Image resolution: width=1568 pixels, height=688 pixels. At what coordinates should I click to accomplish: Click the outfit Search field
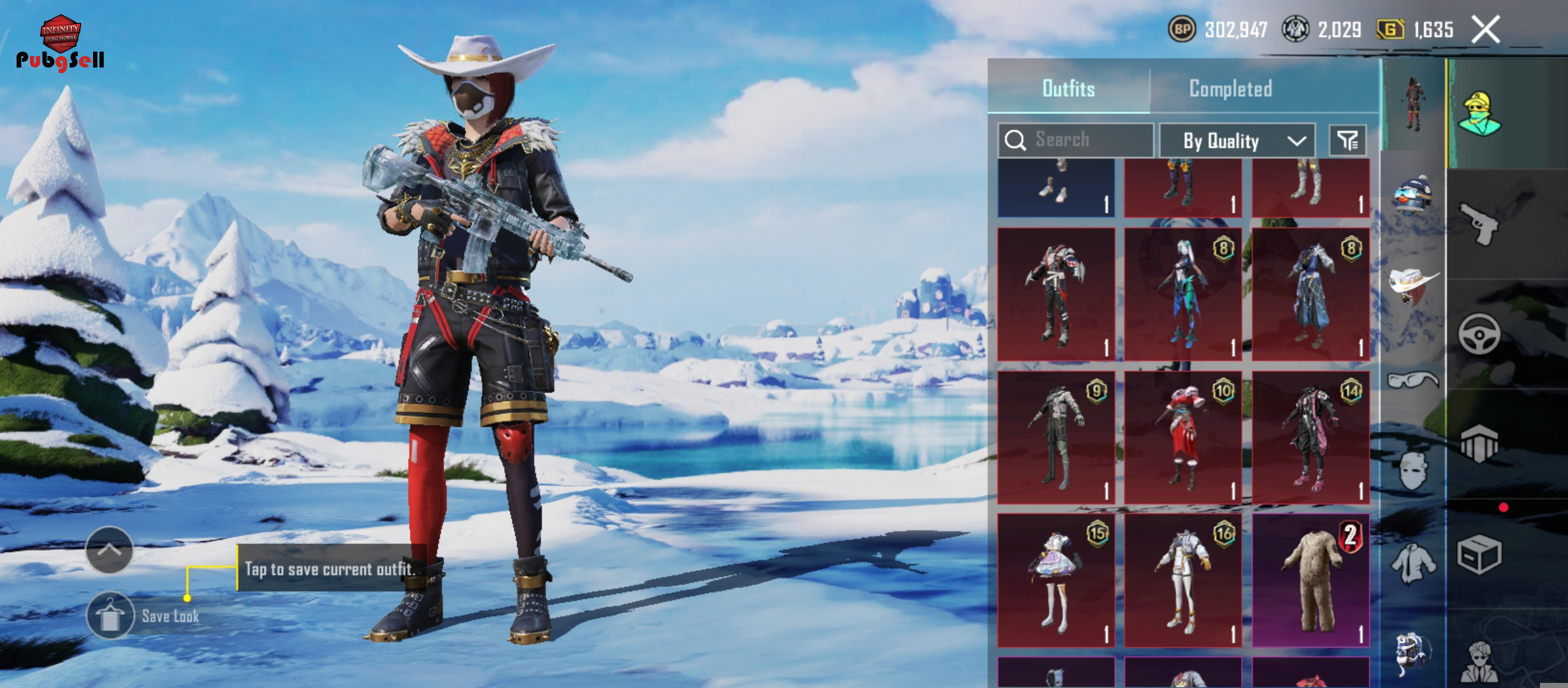pos(1076,140)
